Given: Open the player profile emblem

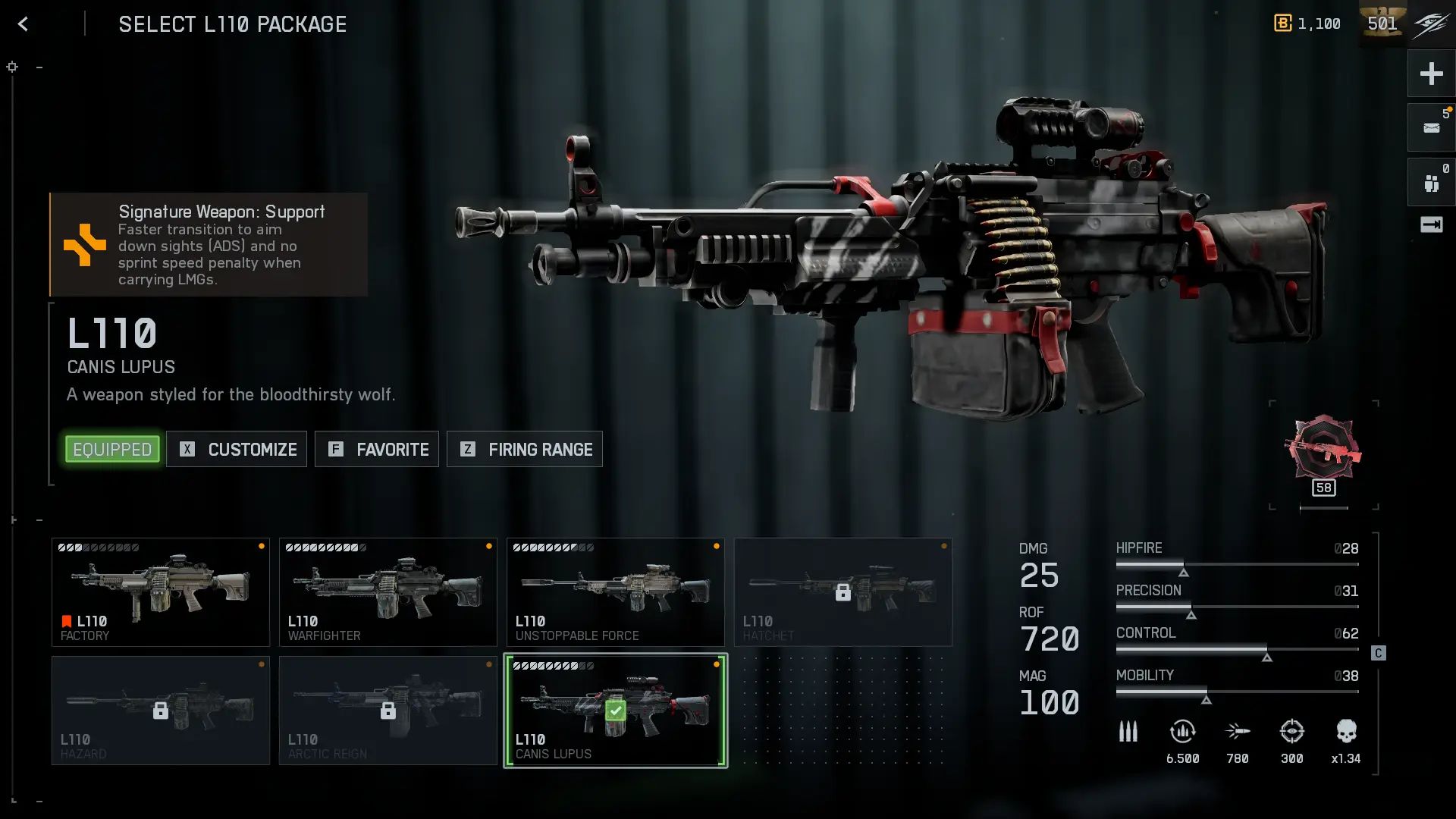Looking at the screenshot, I should [x=1430, y=24].
